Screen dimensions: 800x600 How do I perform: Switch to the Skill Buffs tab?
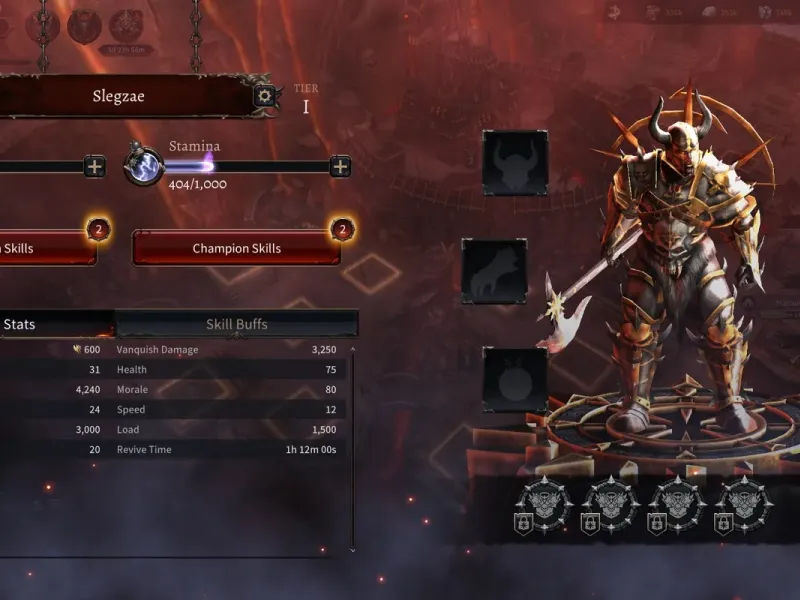[236, 324]
